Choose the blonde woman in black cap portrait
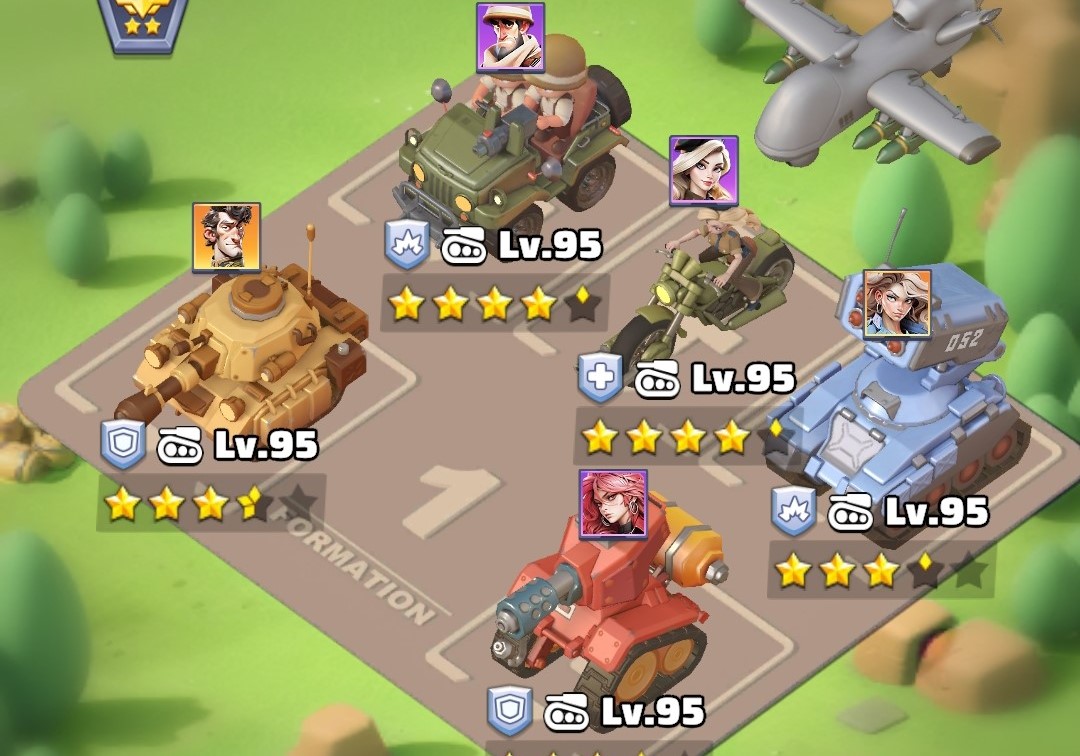1080x756 pixels. pos(703,170)
